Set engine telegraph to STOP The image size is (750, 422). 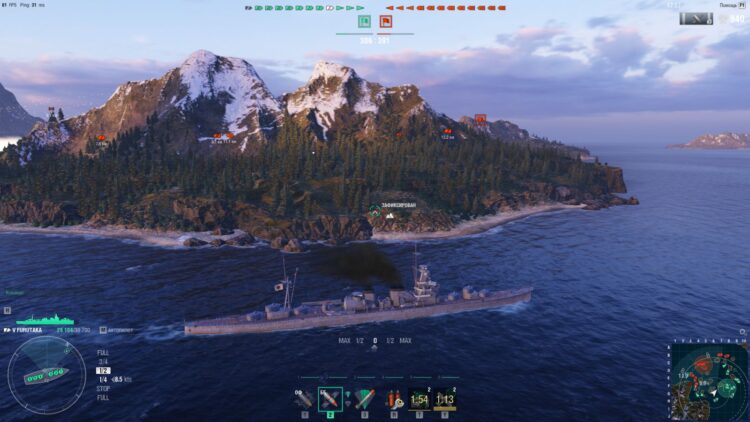(103, 389)
